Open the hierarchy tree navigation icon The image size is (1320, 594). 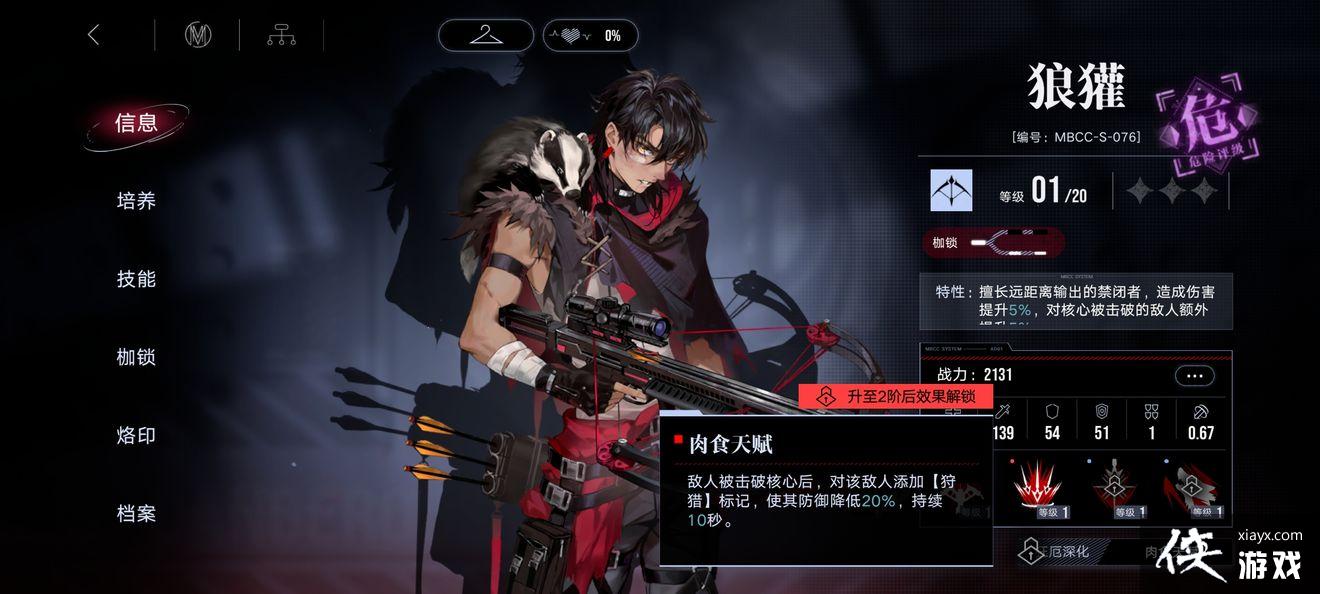[x=281, y=35]
